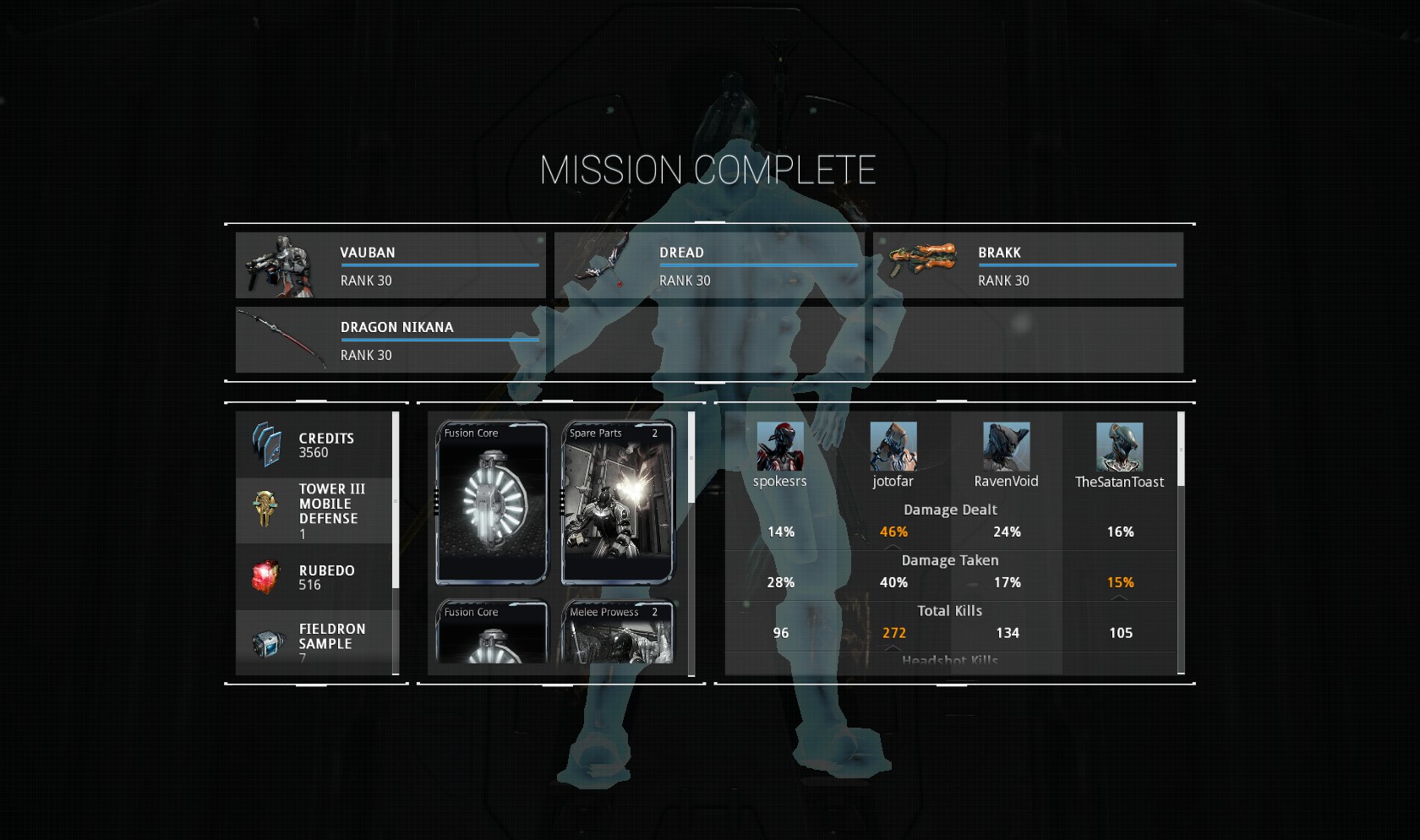Inspect the Spare Parts mod card
This screenshot has height=840, width=1420.
pyautogui.click(x=618, y=503)
